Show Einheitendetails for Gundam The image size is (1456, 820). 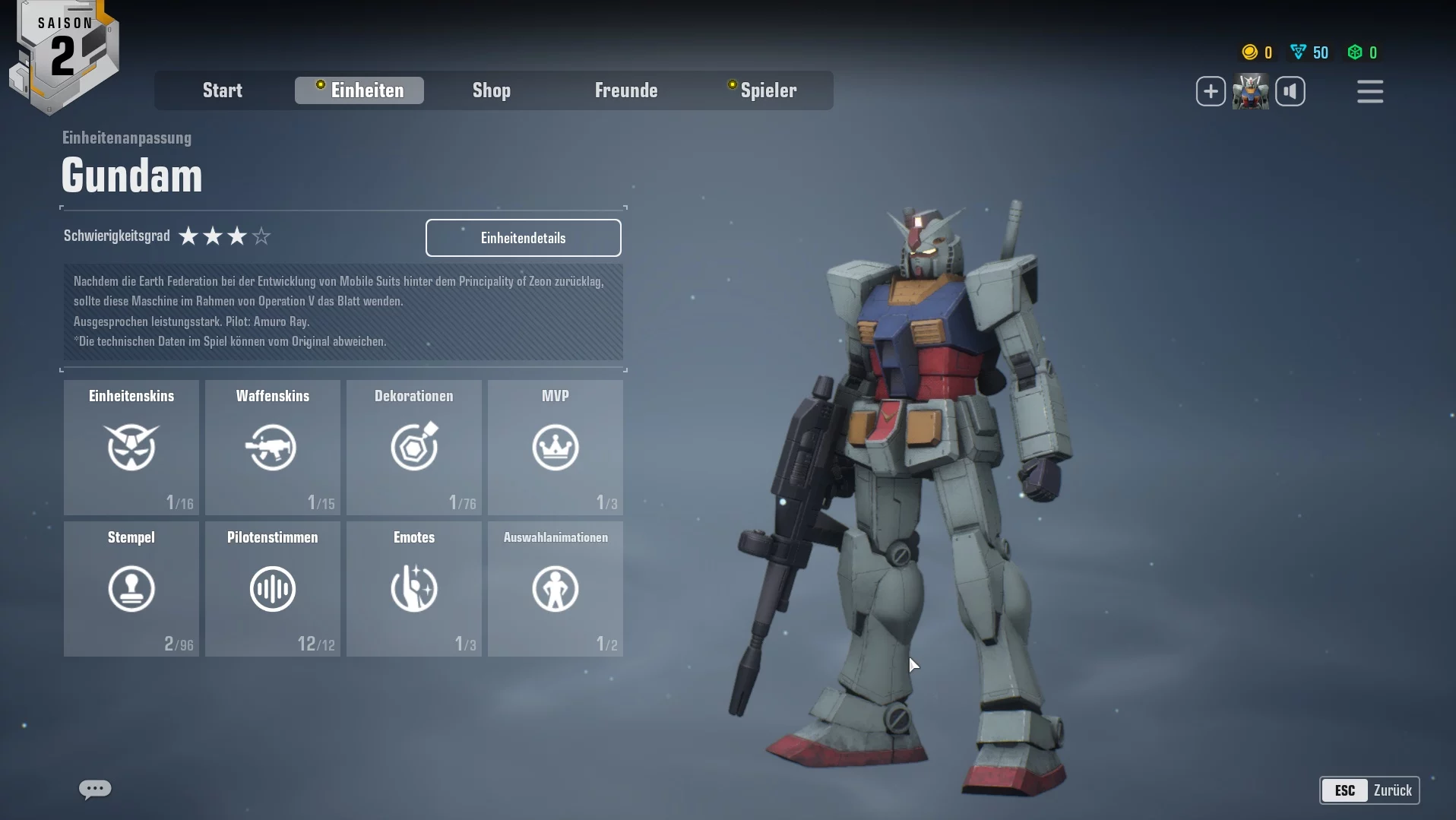tap(523, 238)
